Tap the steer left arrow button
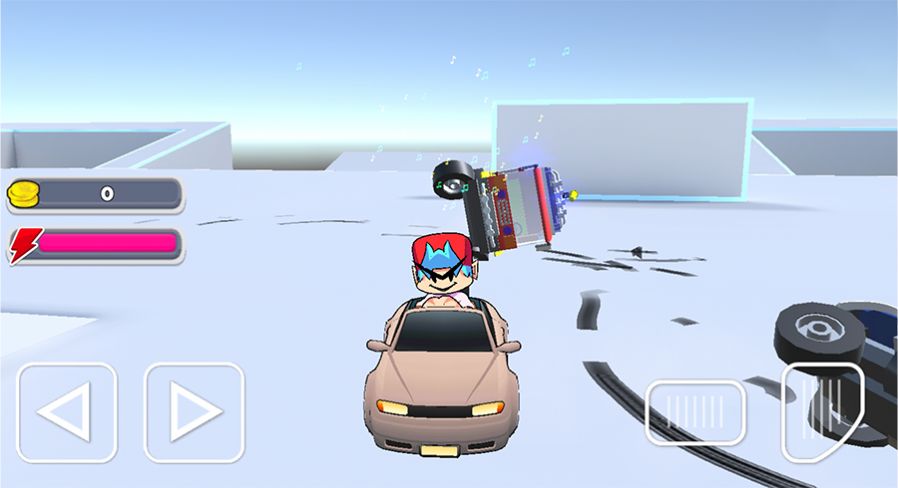 (x=67, y=412)
